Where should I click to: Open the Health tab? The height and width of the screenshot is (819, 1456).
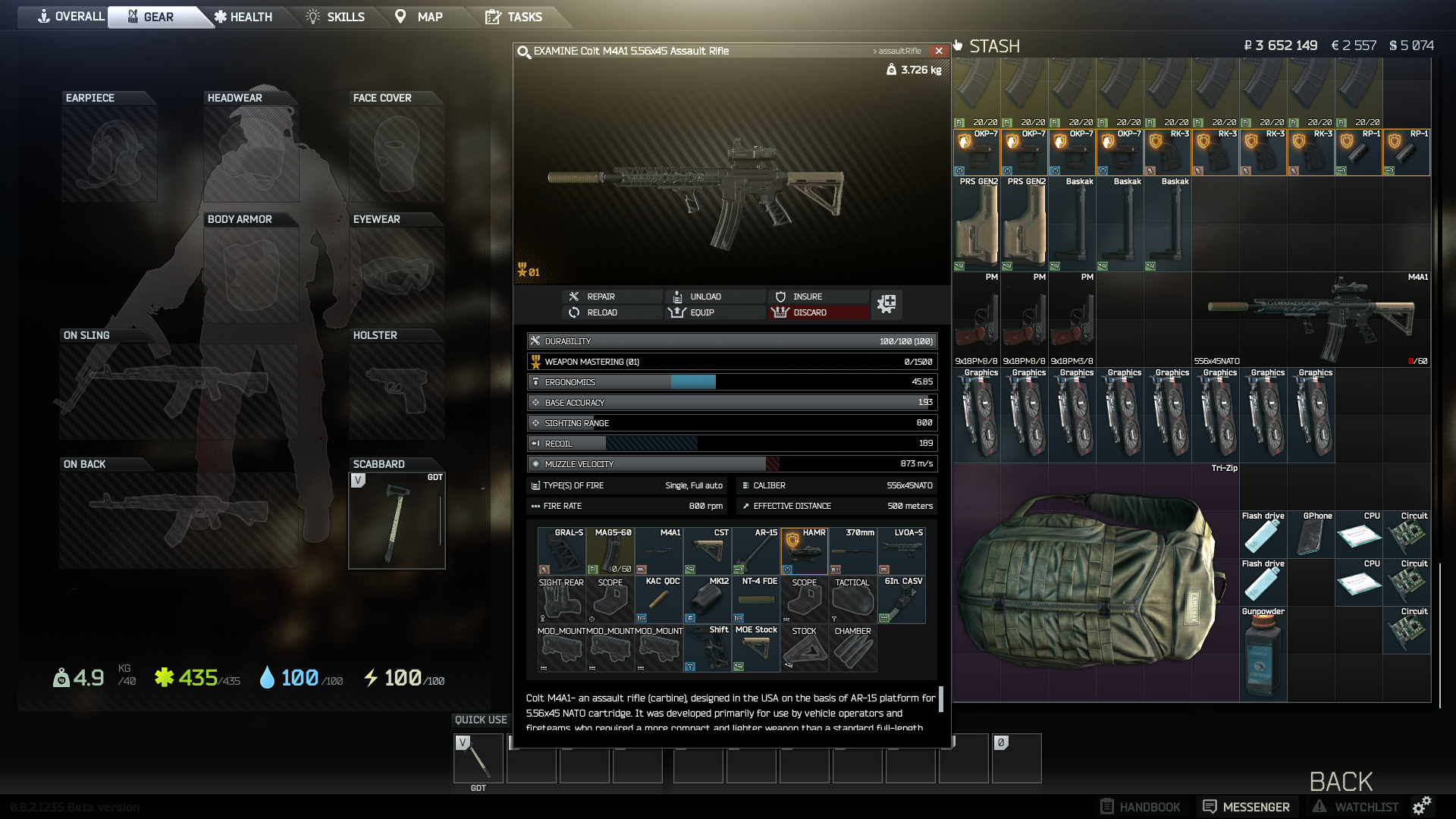click(x=243, y=17)
